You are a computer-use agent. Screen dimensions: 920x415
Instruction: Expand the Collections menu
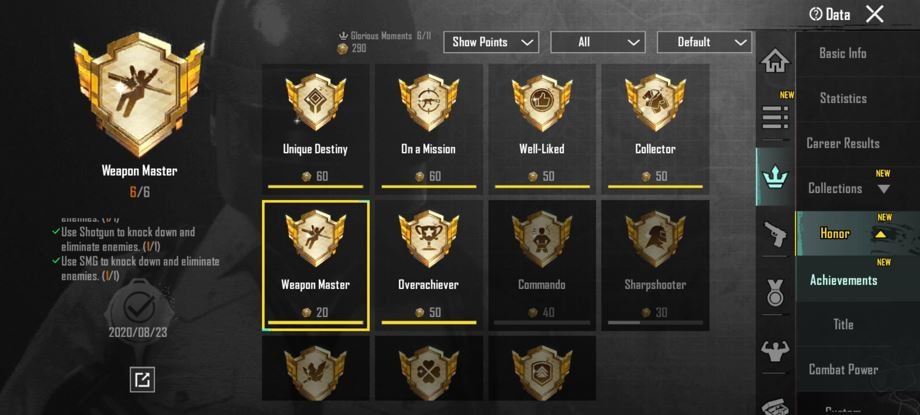842,188
